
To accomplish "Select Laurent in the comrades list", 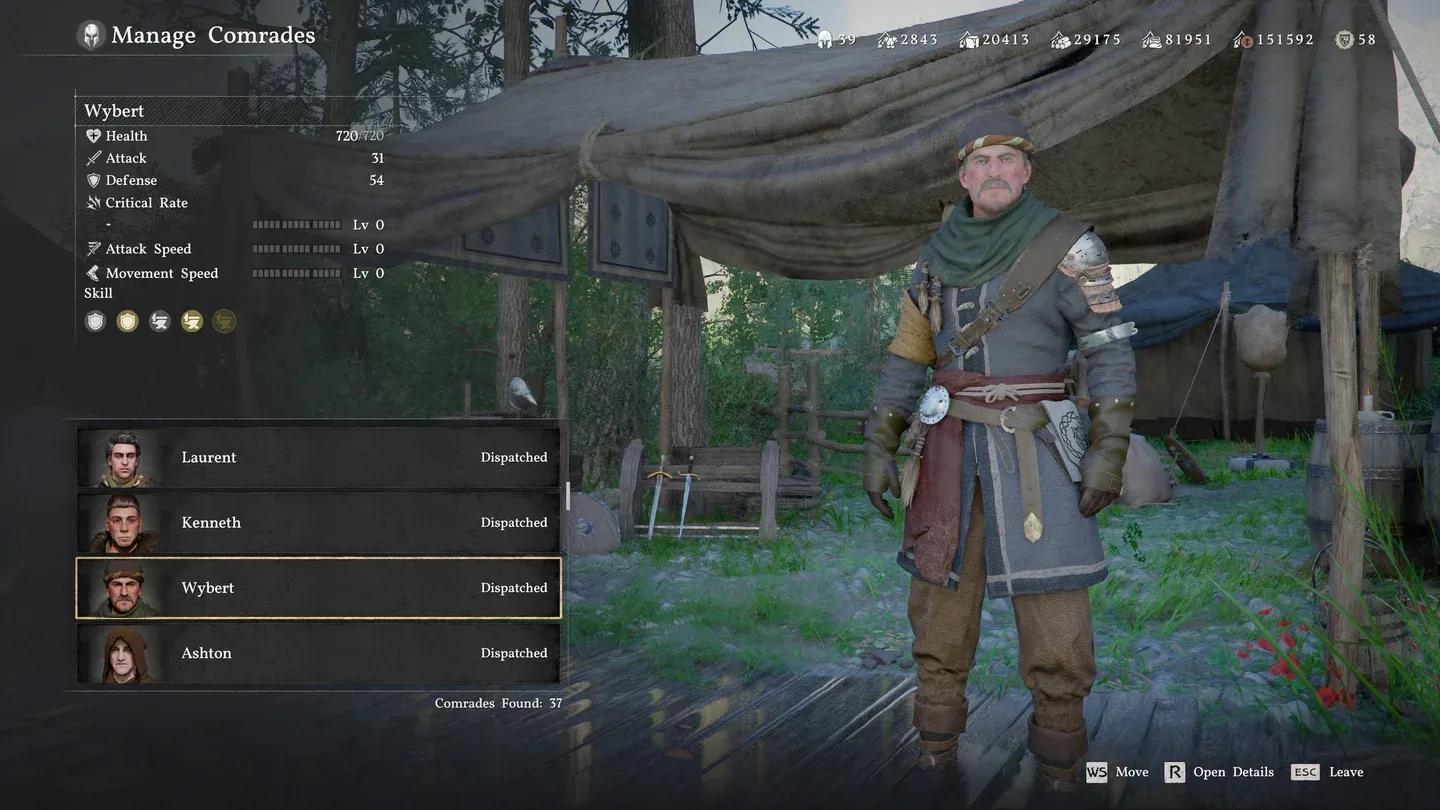I will pos(318,458).
